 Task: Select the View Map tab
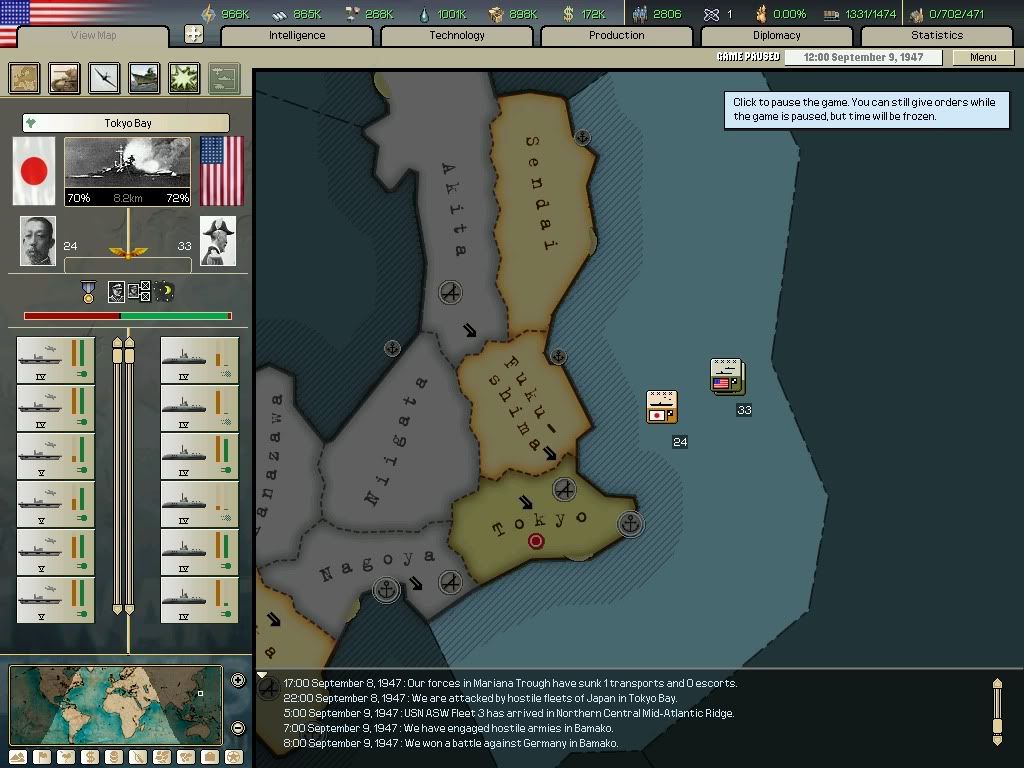click(93, 36)
